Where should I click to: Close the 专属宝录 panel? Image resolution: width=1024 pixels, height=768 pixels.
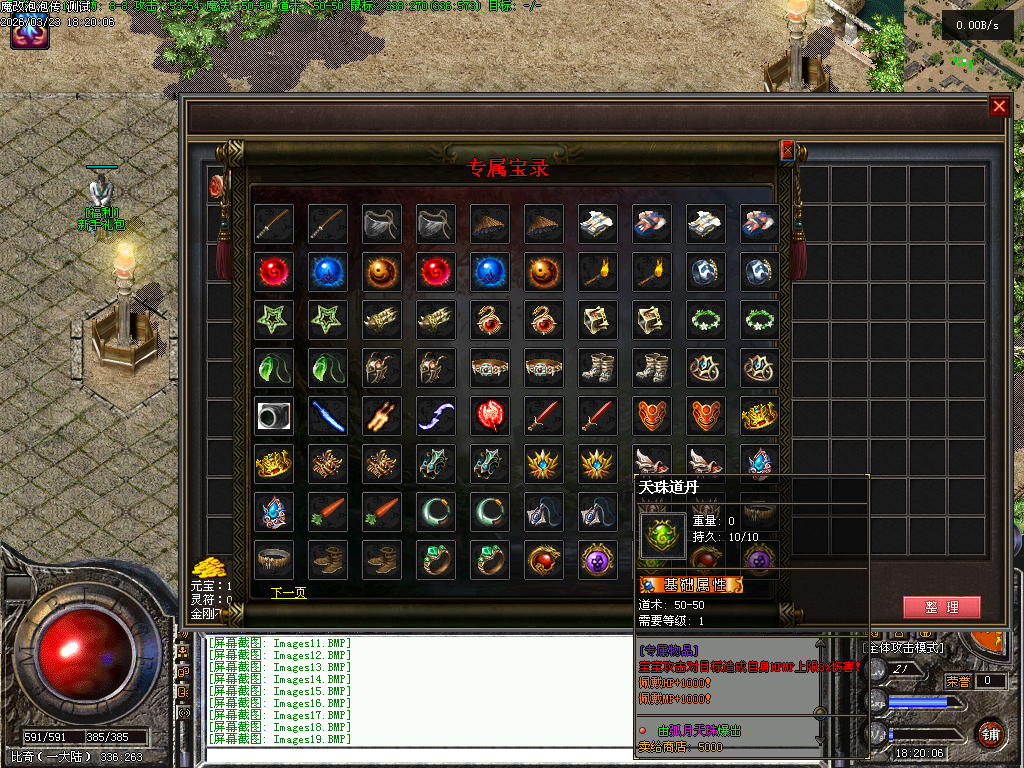click(x=787, y=150)
